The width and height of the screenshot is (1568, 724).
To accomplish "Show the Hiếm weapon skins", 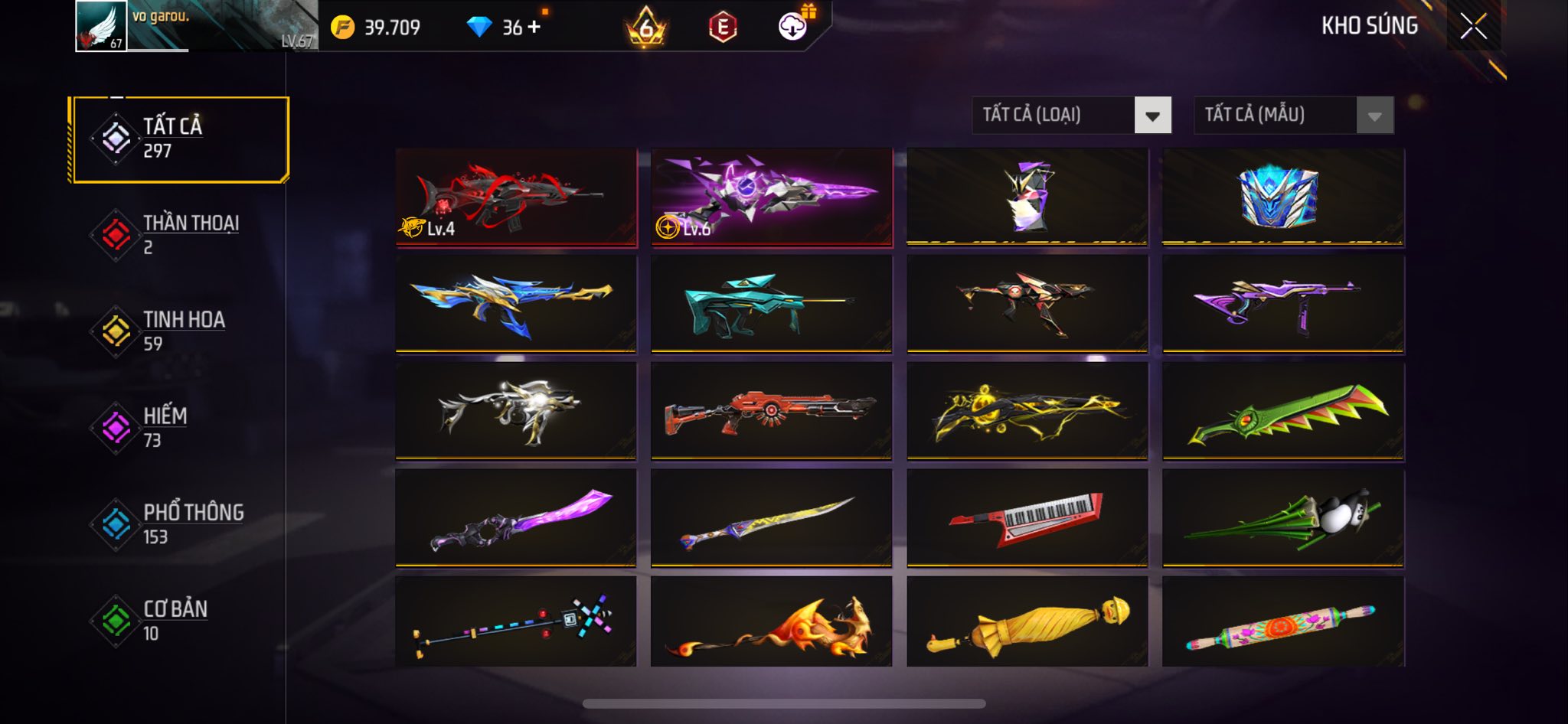I will pos(178,428).
